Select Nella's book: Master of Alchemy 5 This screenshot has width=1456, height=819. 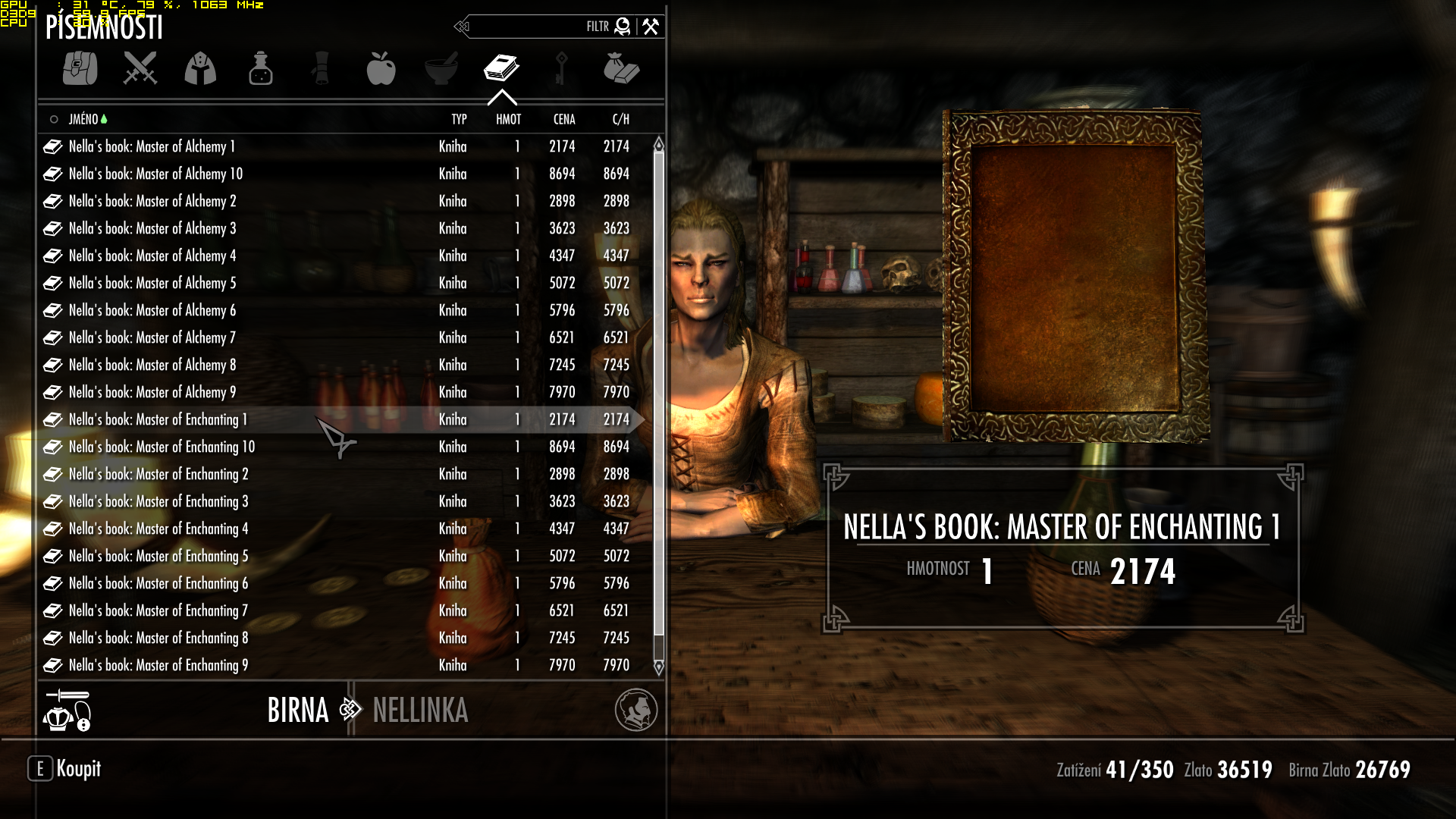click(152, 283)
